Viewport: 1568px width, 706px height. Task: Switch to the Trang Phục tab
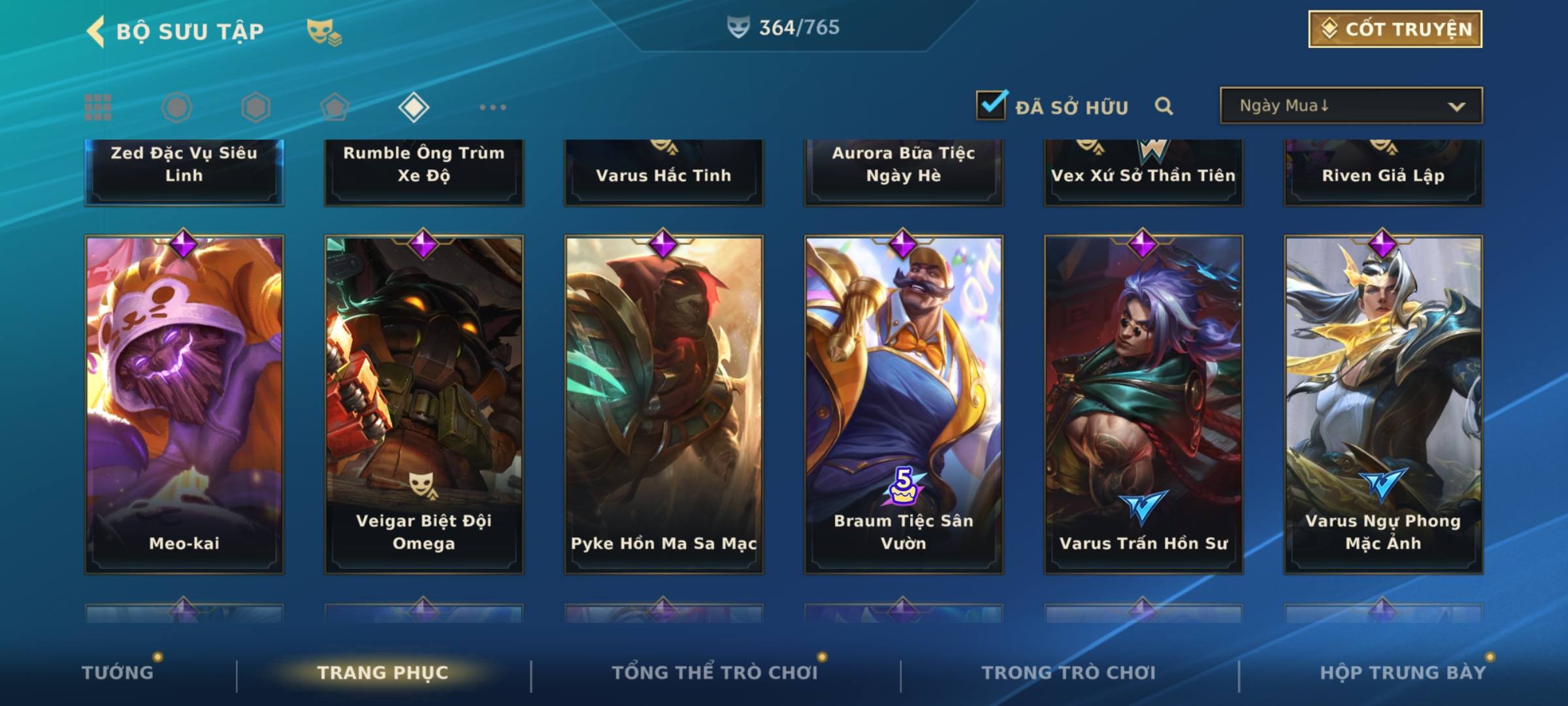pos(383,673)
